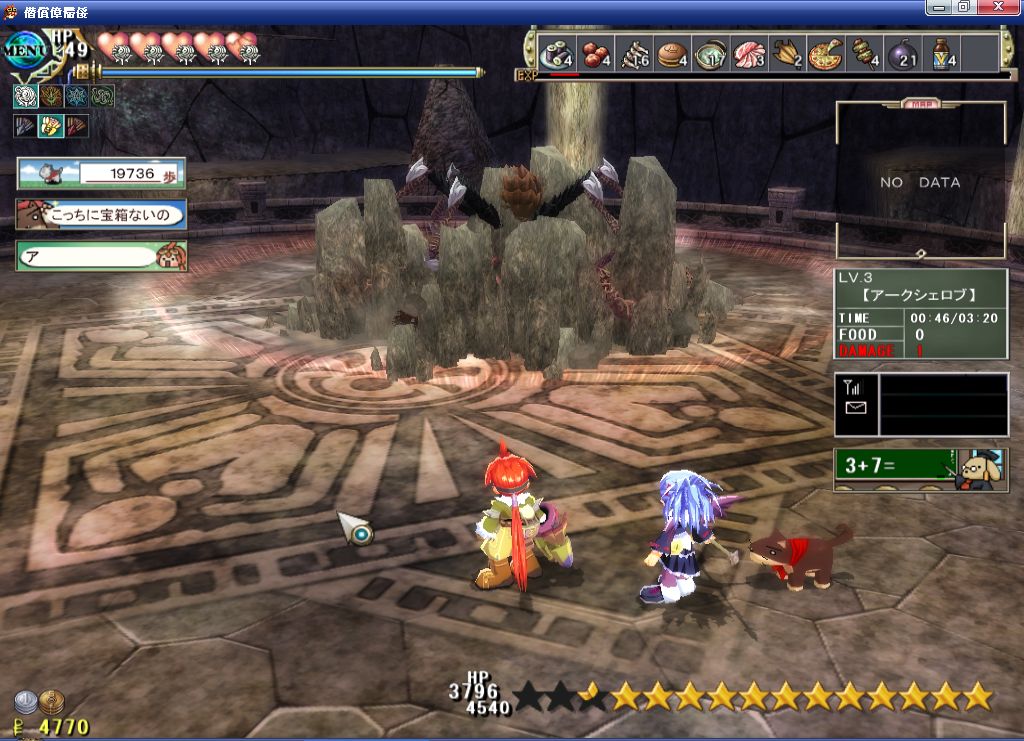
Task: Click the dog's treasure chest speech message
Action: coord(101,214)
